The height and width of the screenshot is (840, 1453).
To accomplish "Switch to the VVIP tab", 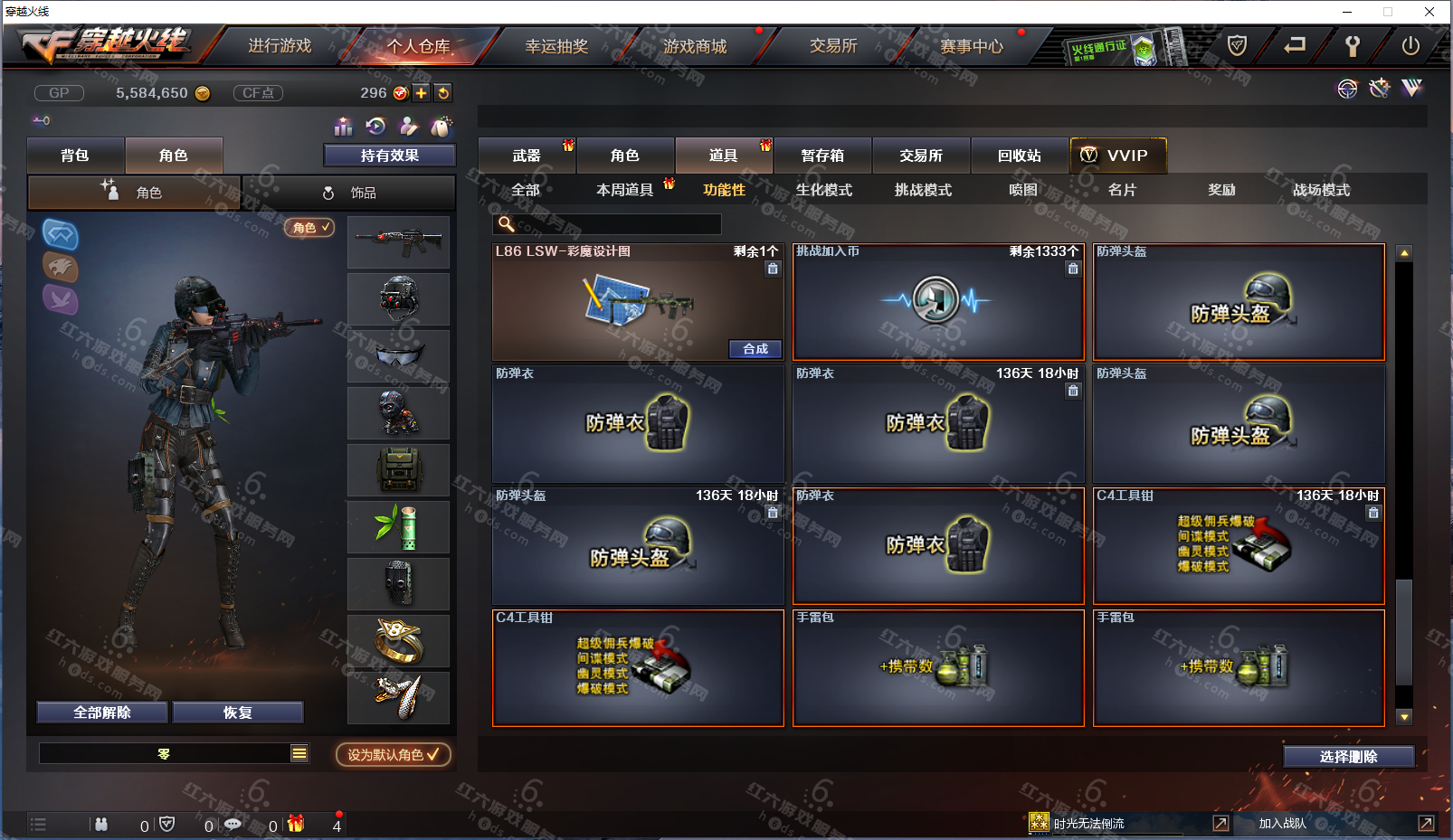I will (1118, 156).
